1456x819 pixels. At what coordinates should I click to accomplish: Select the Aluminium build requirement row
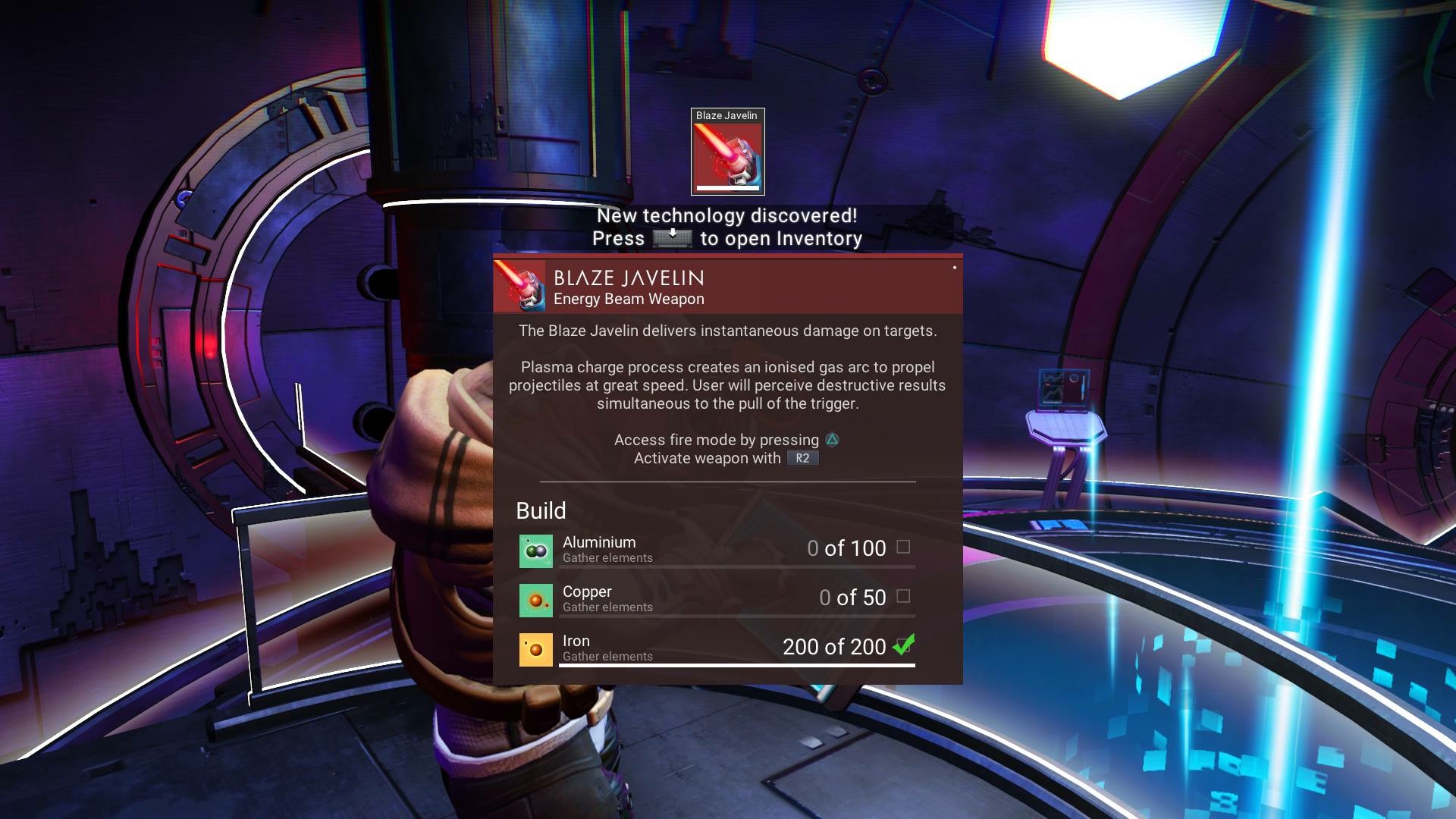click(x=717, y=550)
